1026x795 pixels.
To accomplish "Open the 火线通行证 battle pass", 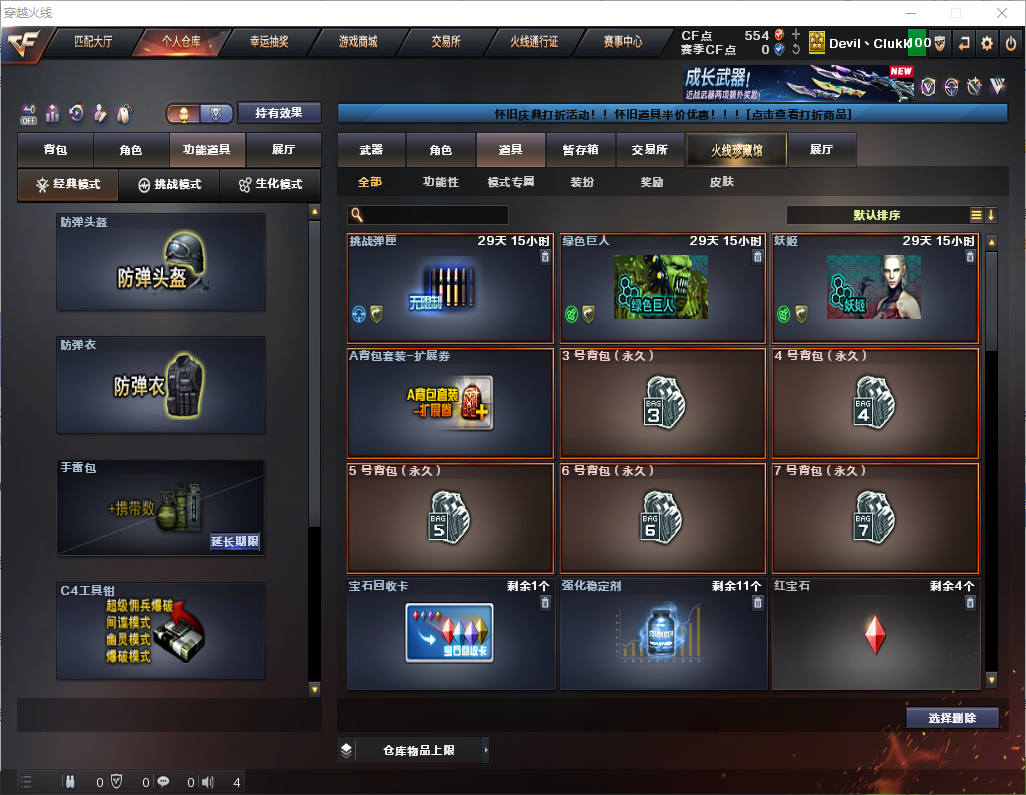I will 534,43.
